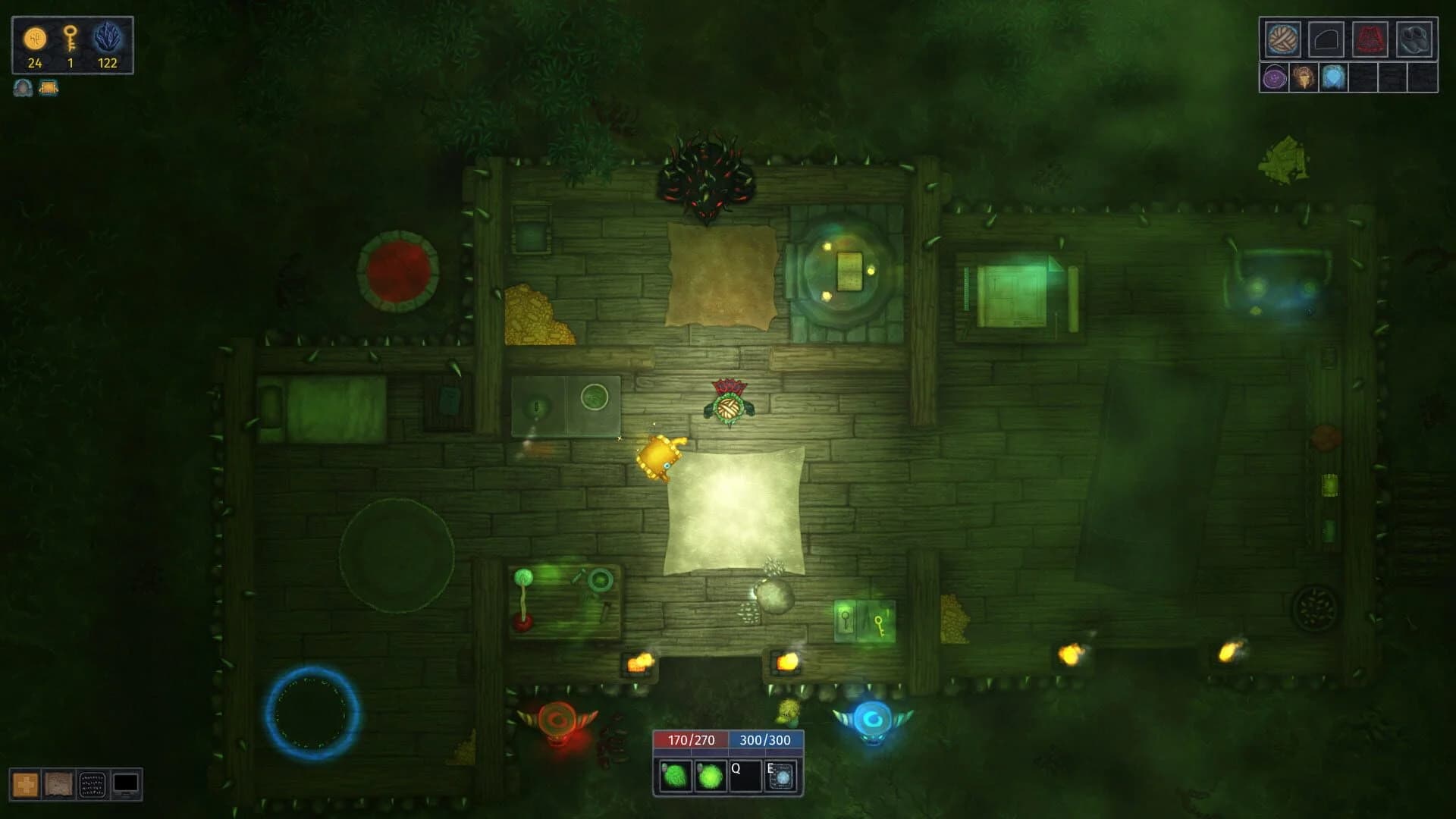Click the shoes equipment slot
This screenshot has width=1456, height=819.
(1415, 40)
